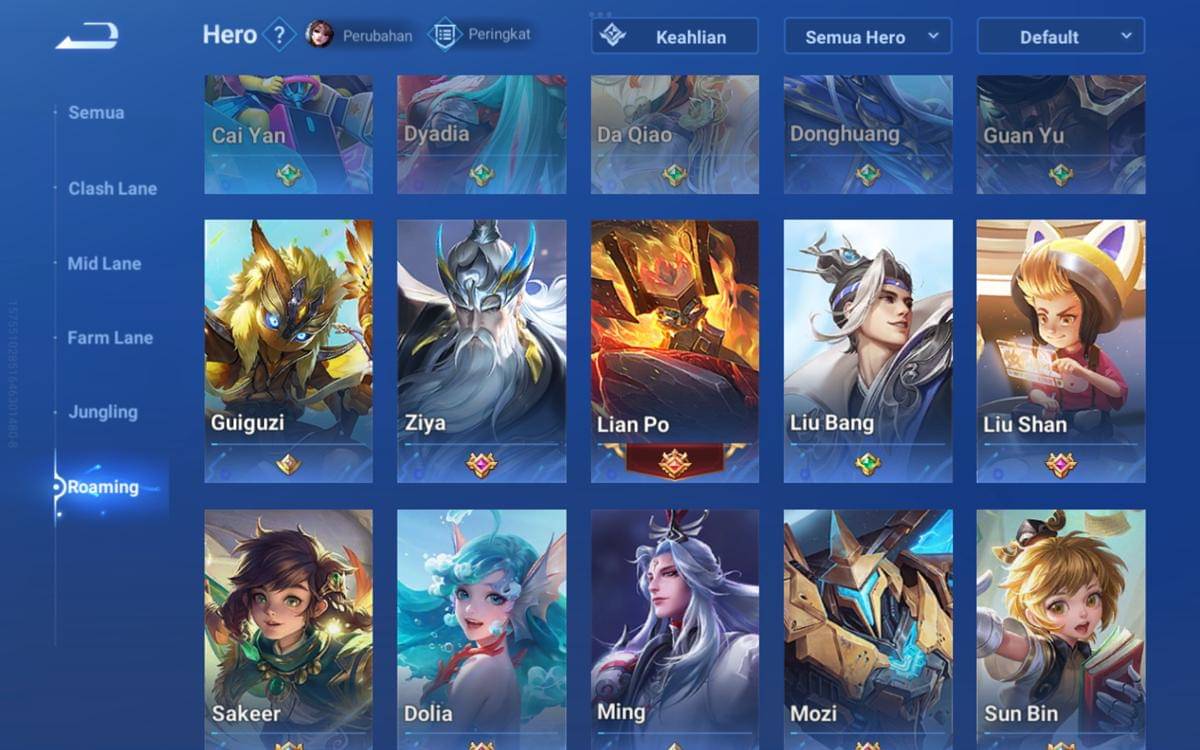Click the Keahlian button
1200x750 pixels.
(x=675, y=37)
